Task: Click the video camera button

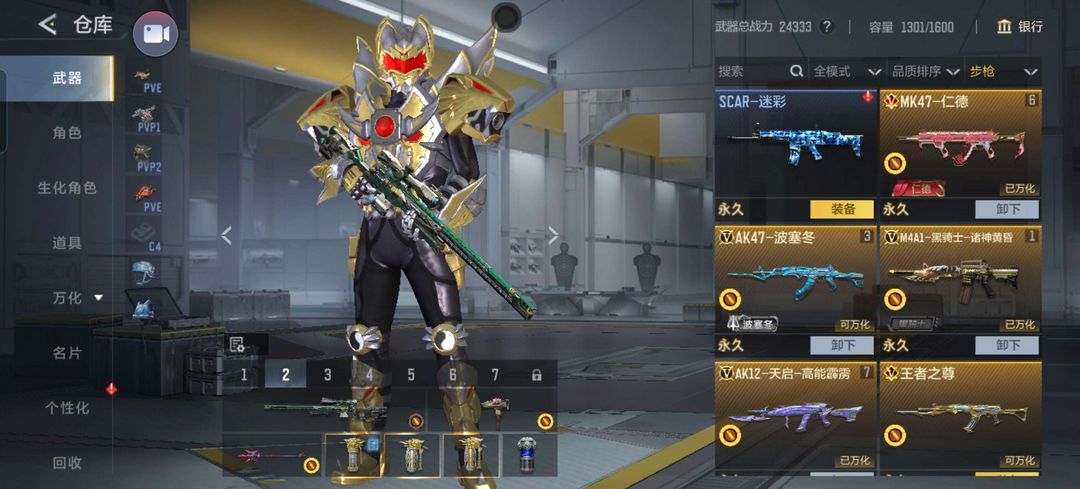Action: click(155, 33)
